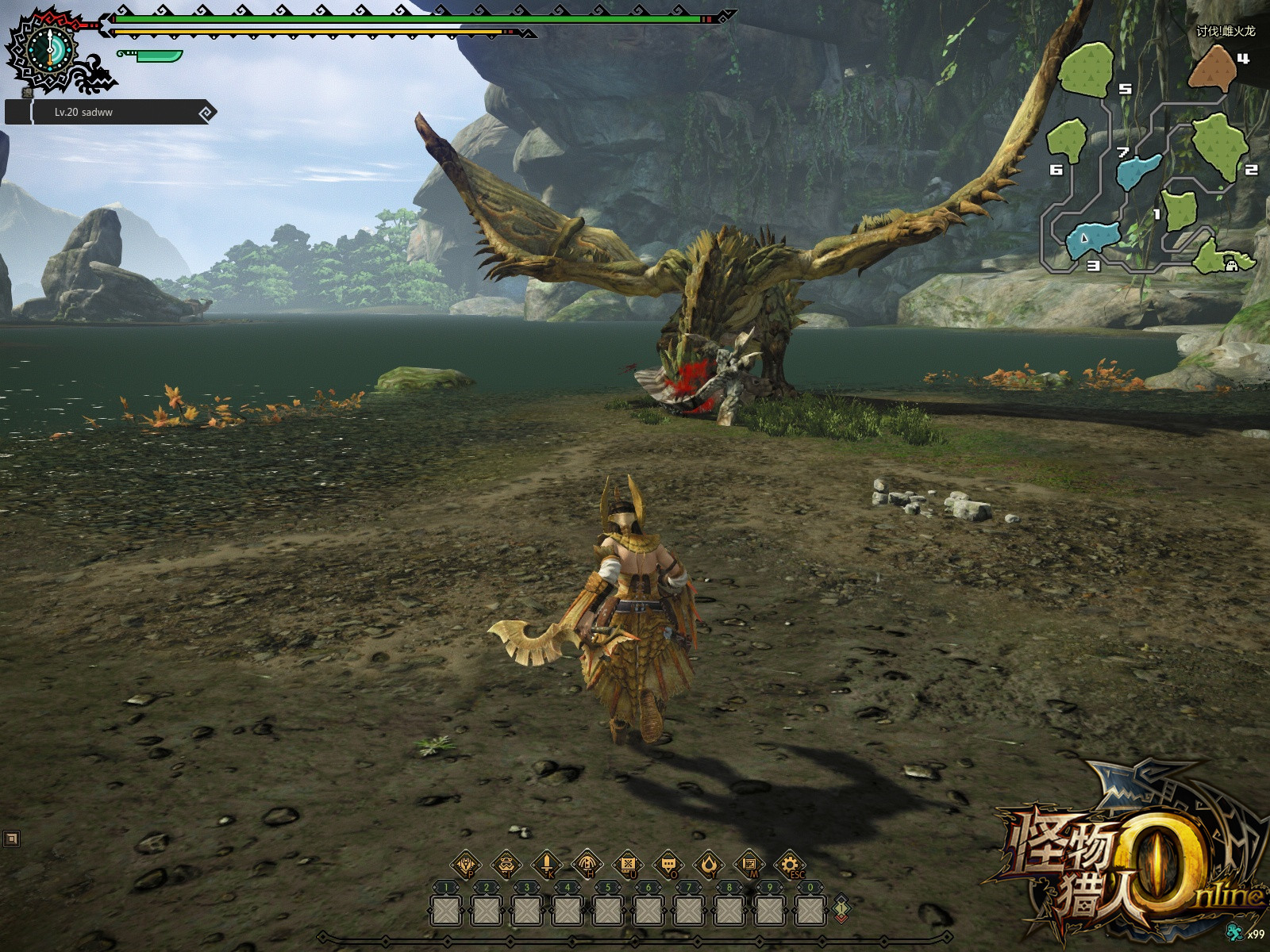
Task: Open the map icon labeled M
Action: pyautogui.click(x=749, y=864)
